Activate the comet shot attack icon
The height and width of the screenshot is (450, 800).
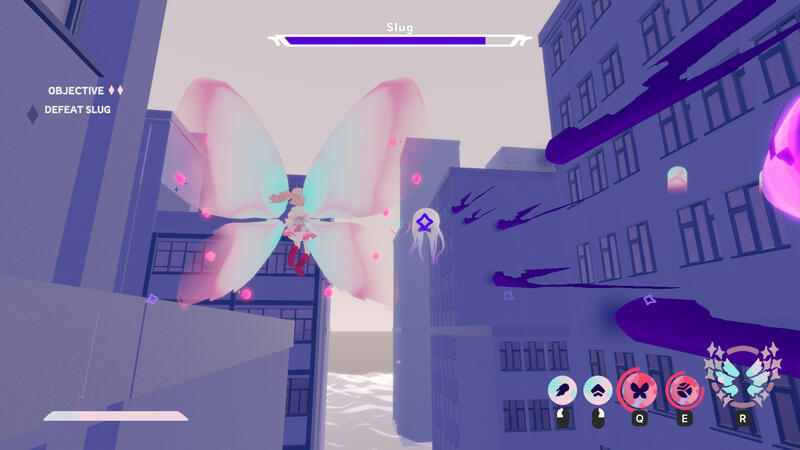562,390
